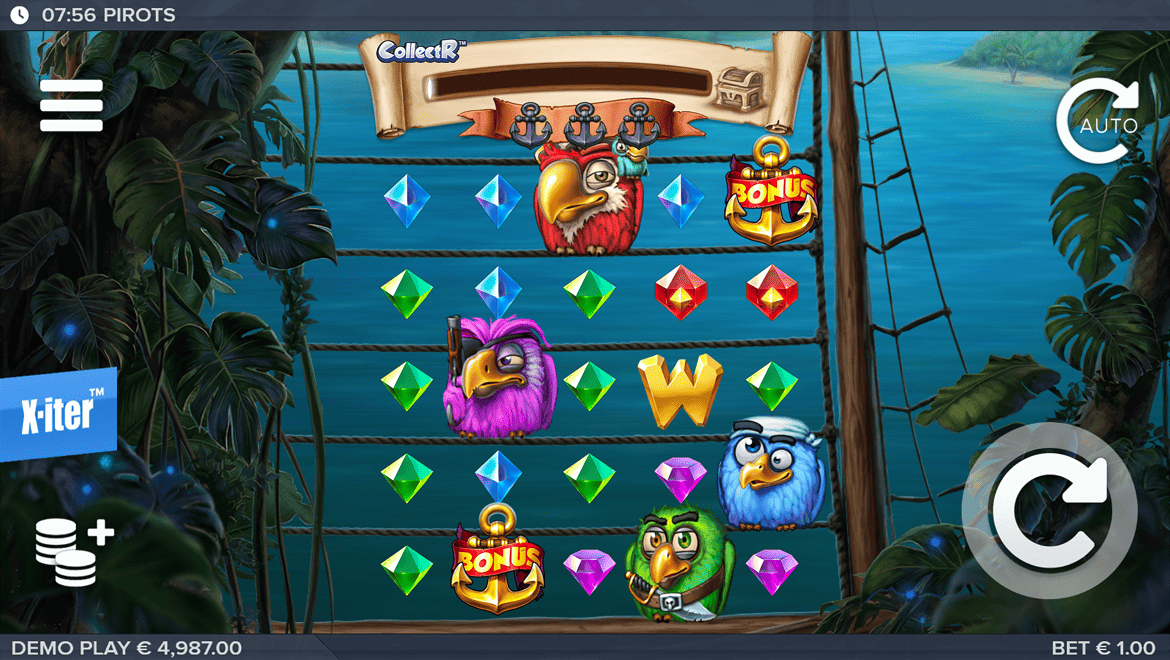Spin the reels with the large spin button
Viewport: 1170px width, 660px height.
[x=1049, y=511]
